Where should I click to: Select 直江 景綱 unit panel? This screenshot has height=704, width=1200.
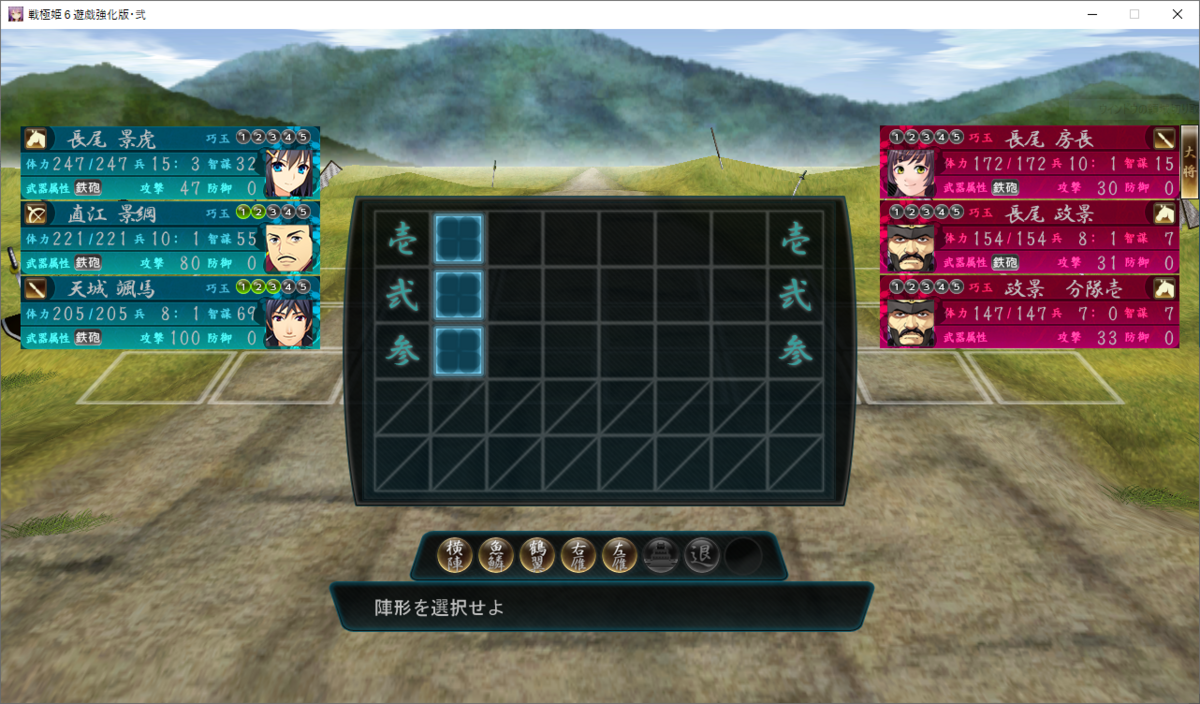coord(170,237)
